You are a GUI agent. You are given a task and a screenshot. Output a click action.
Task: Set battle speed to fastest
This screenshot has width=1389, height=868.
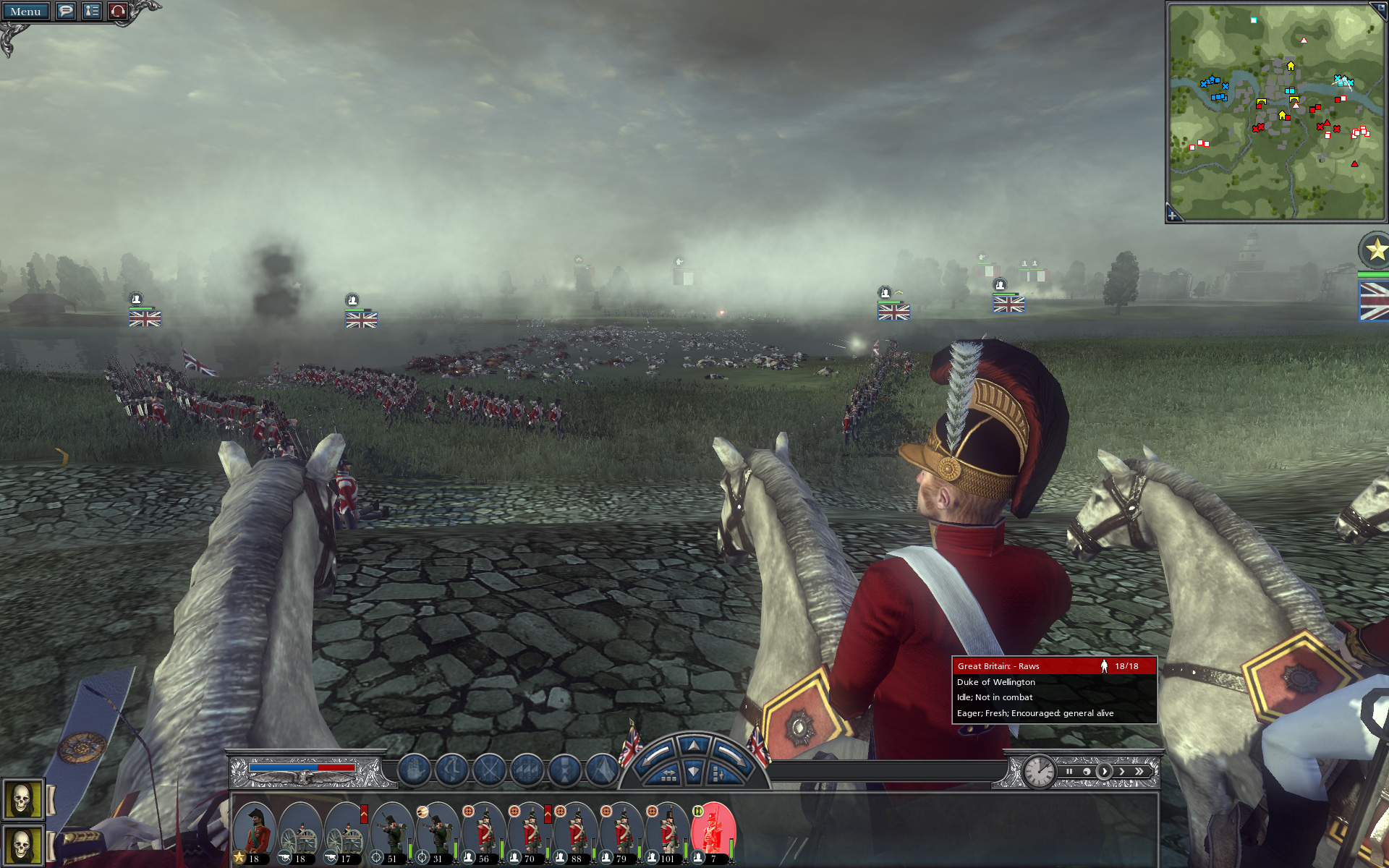tap(1139, 771)
